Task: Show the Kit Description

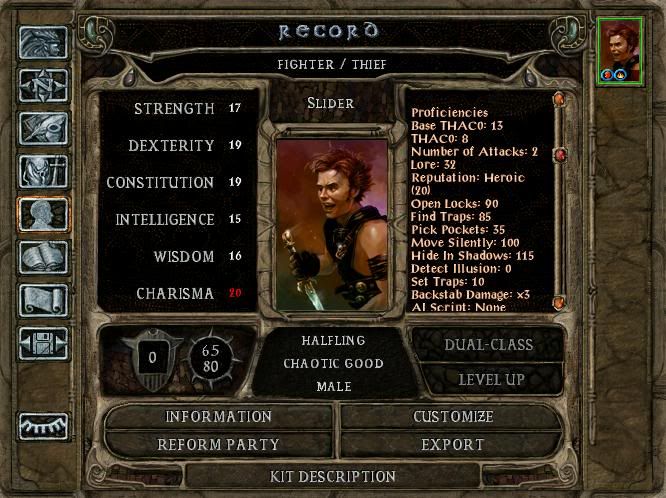Action: 333,476
